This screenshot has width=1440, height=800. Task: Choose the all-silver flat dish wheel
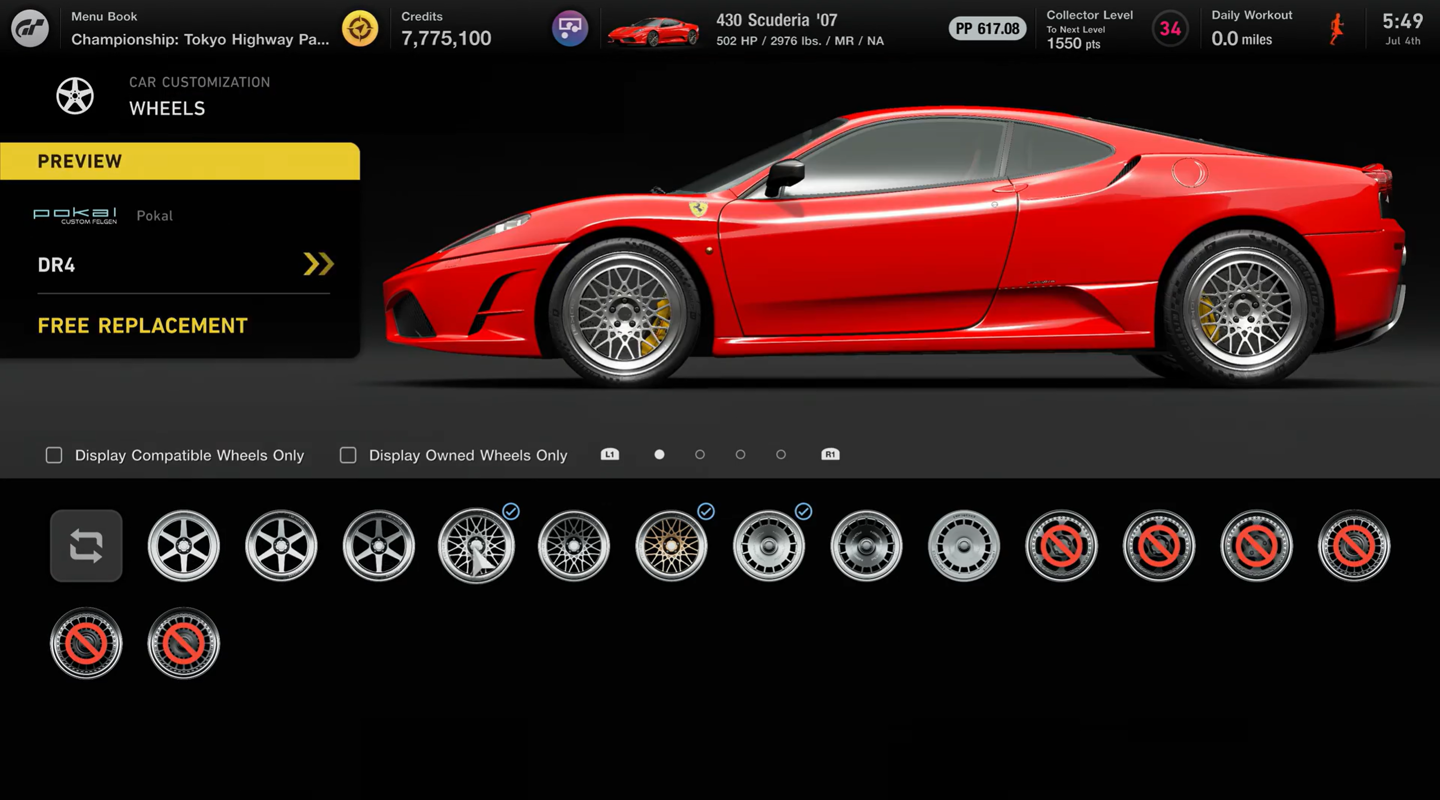point(964,546)
